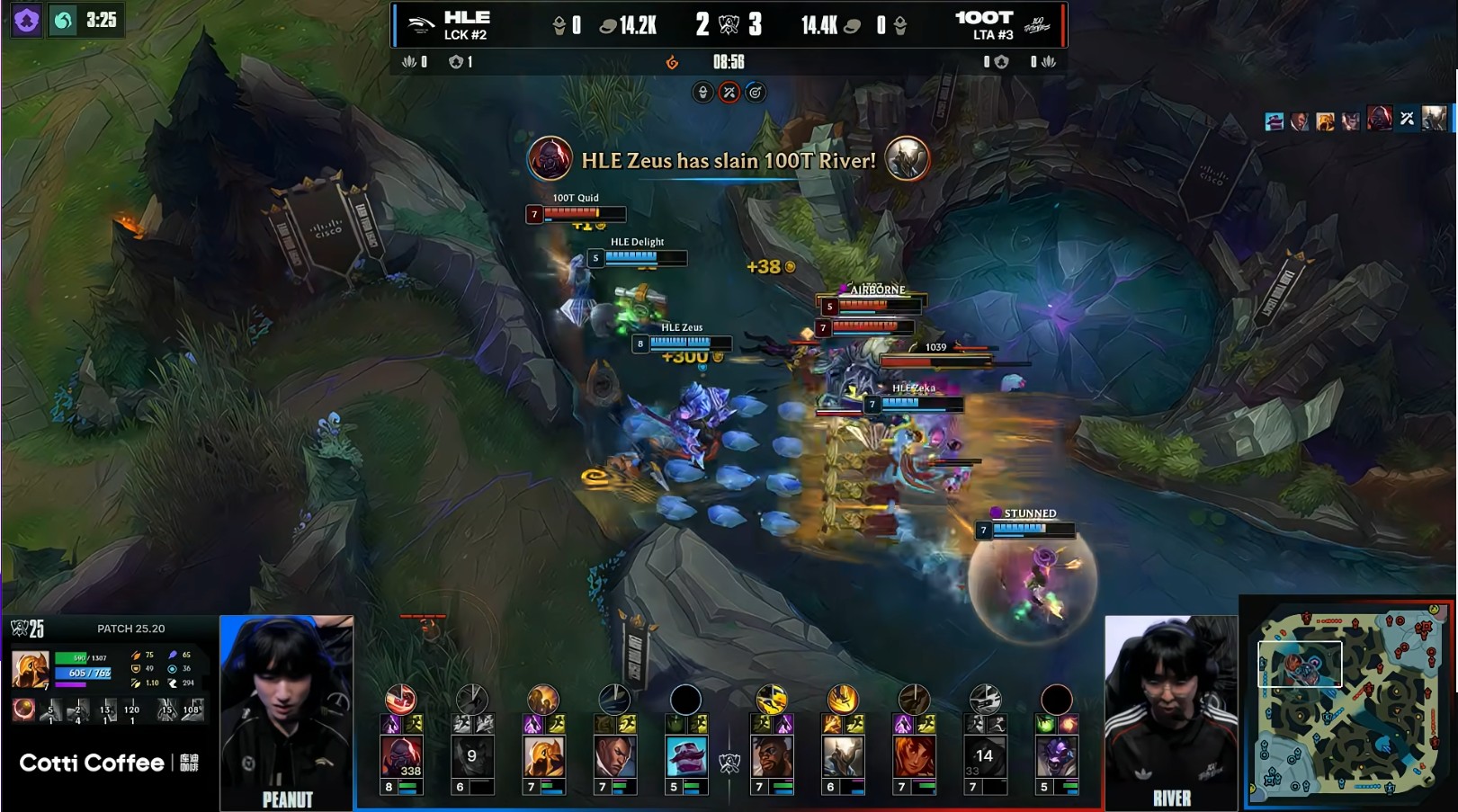The height and width of the screenshot is (812, 1458).
Task: Click the dead champion portrait with 14 timer
Action: click(985, 756)
